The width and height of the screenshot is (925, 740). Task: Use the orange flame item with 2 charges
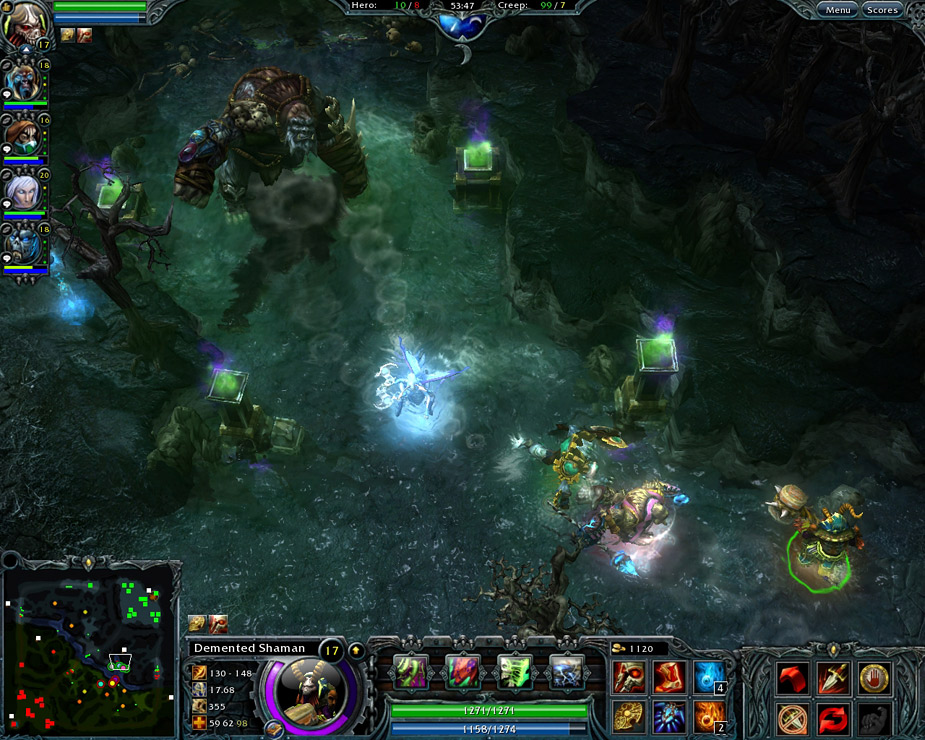[708, 716]
